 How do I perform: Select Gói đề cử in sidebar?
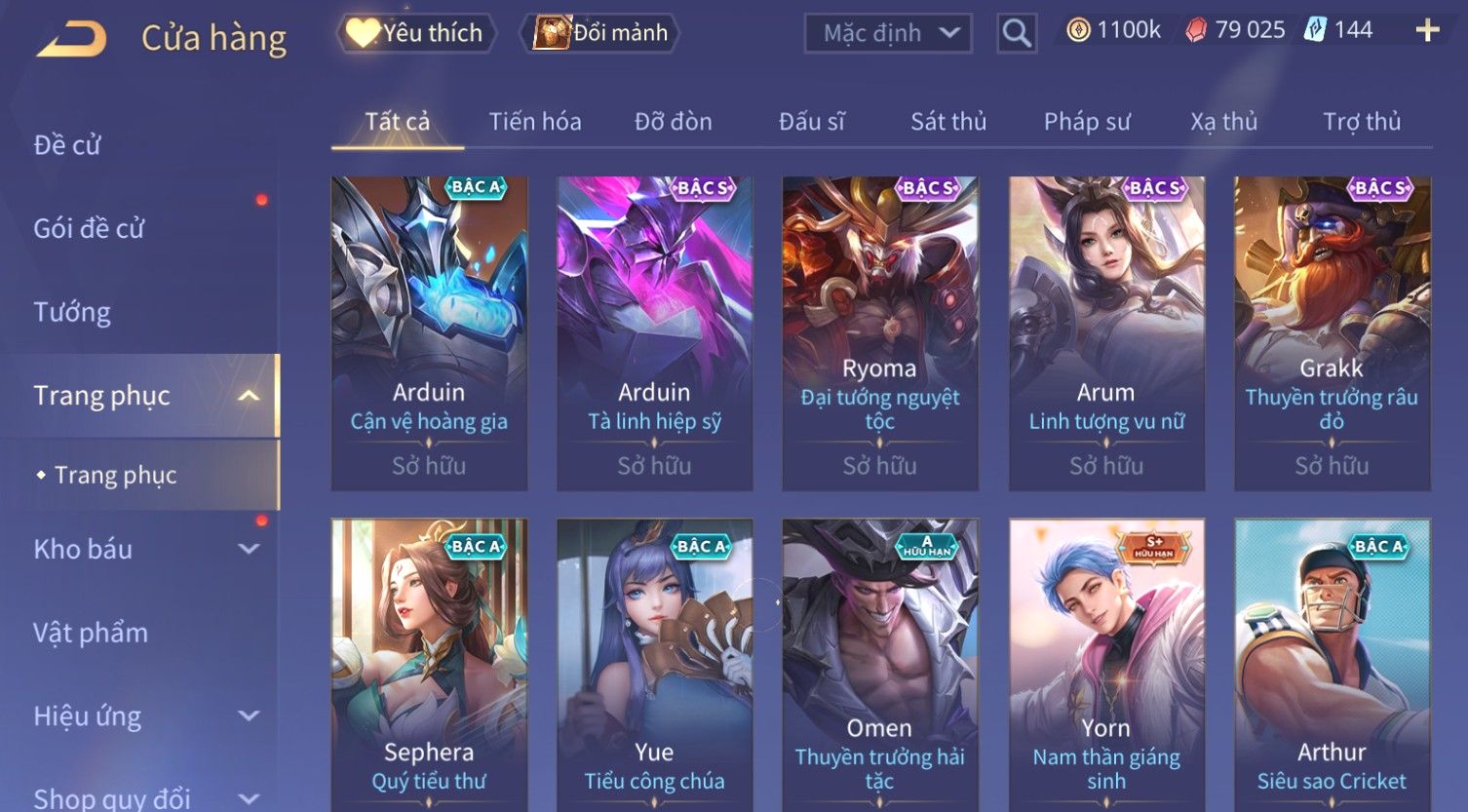pos(89,228)
